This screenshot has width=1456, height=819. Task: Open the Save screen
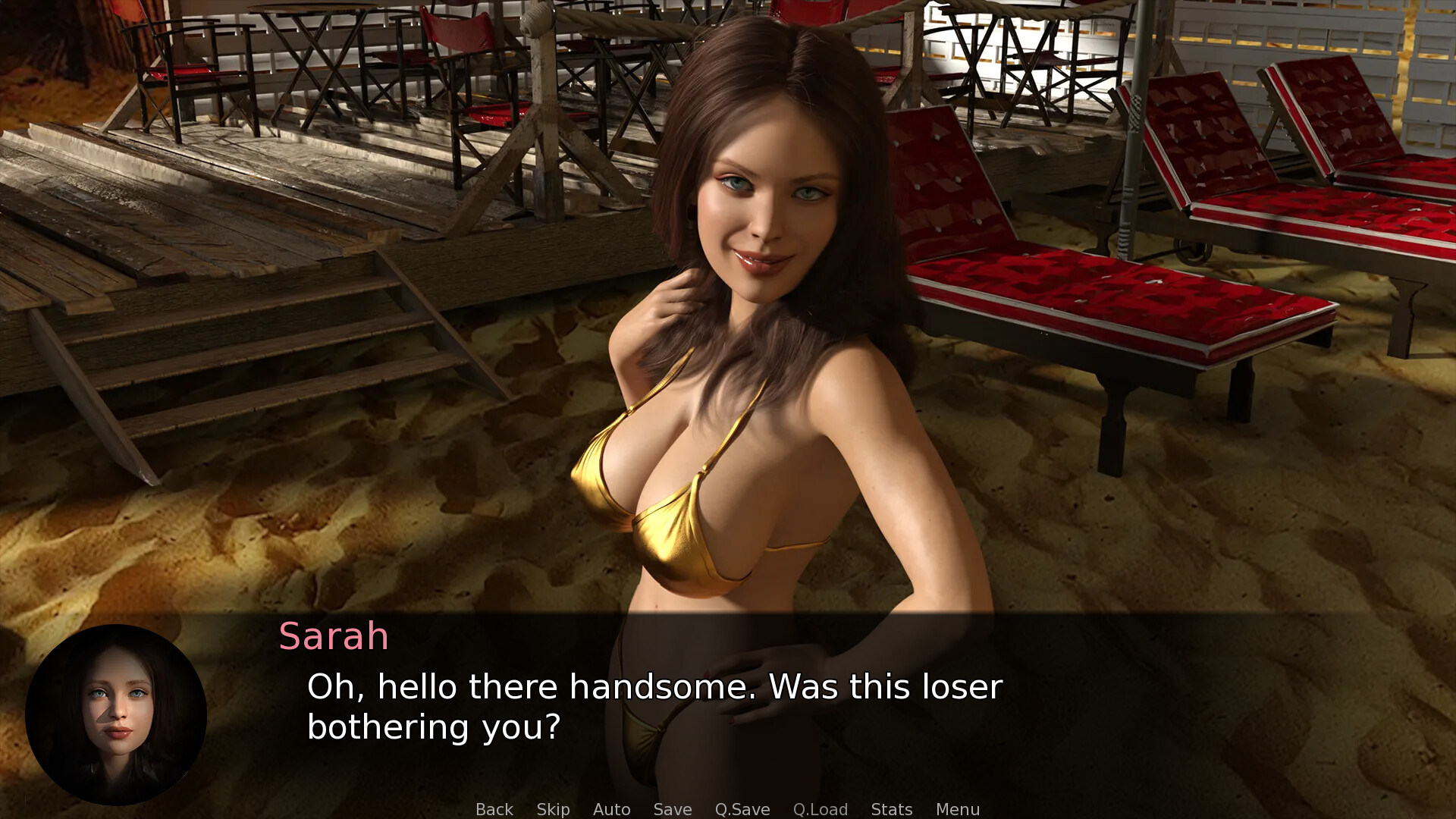click(x=673, y=809)
